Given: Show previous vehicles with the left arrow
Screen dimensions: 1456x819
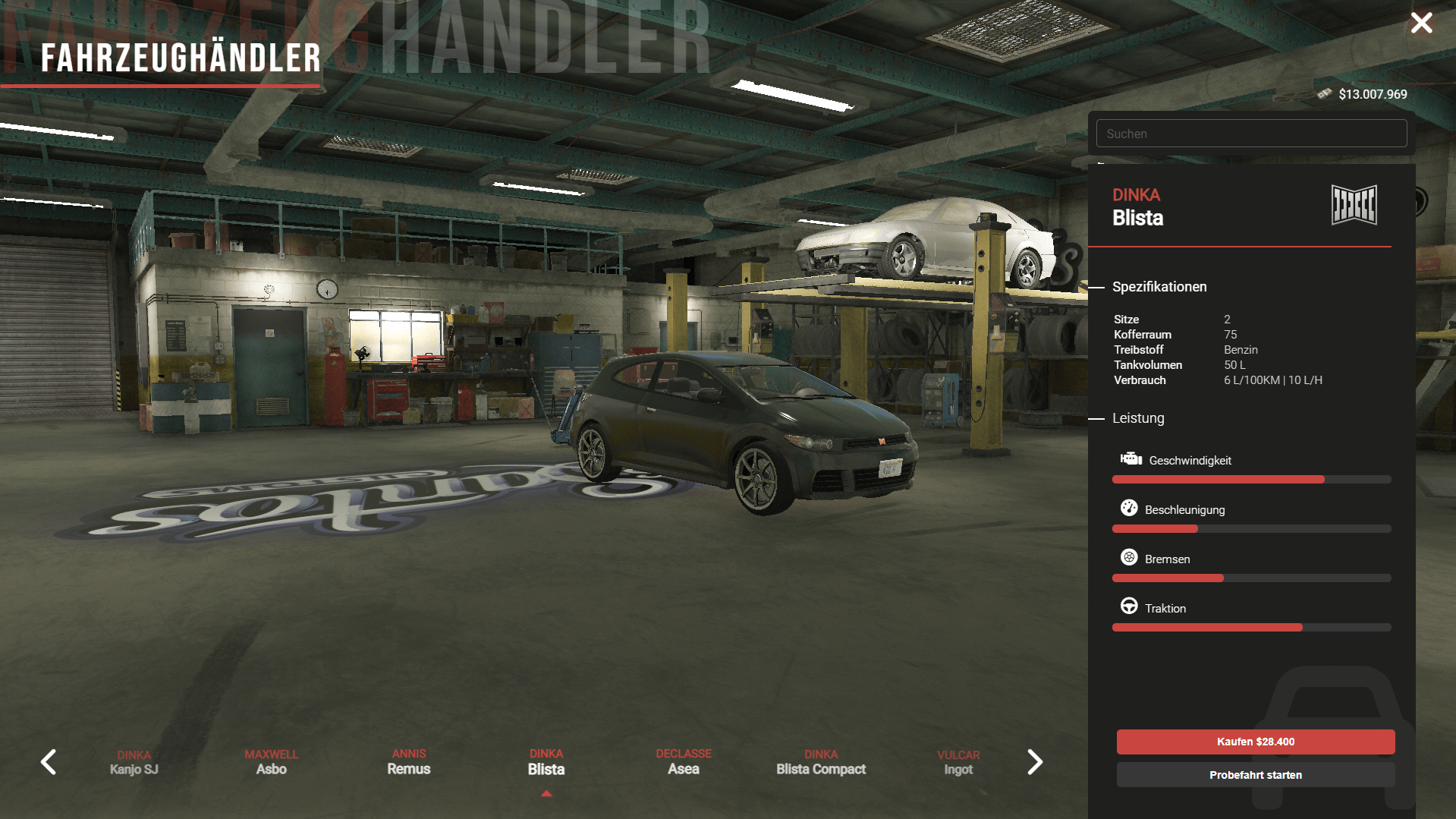Looking at the screenshot, I should (49, 762).
